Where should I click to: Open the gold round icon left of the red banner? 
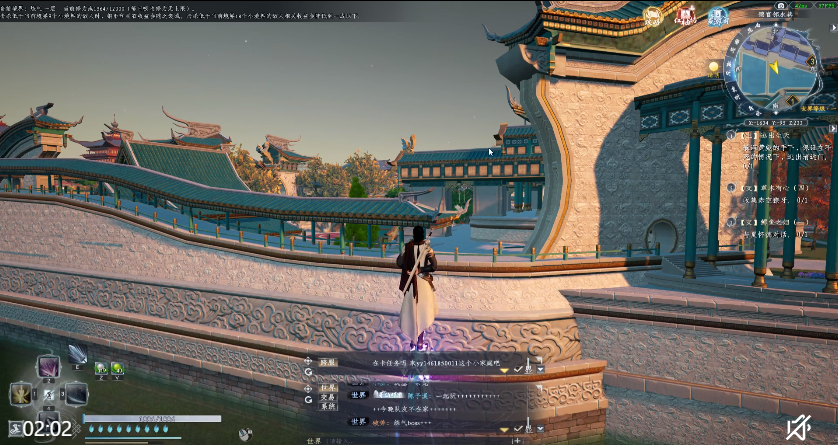click(653, 16)
